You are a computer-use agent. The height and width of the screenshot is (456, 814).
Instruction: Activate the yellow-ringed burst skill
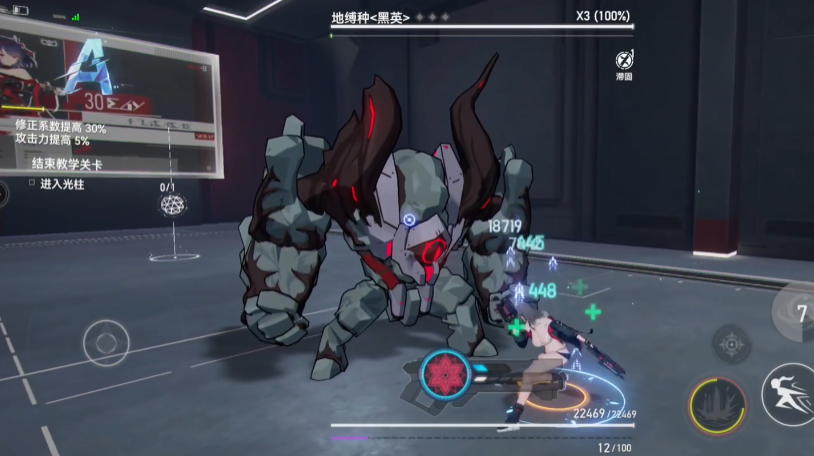click(718, 406)
